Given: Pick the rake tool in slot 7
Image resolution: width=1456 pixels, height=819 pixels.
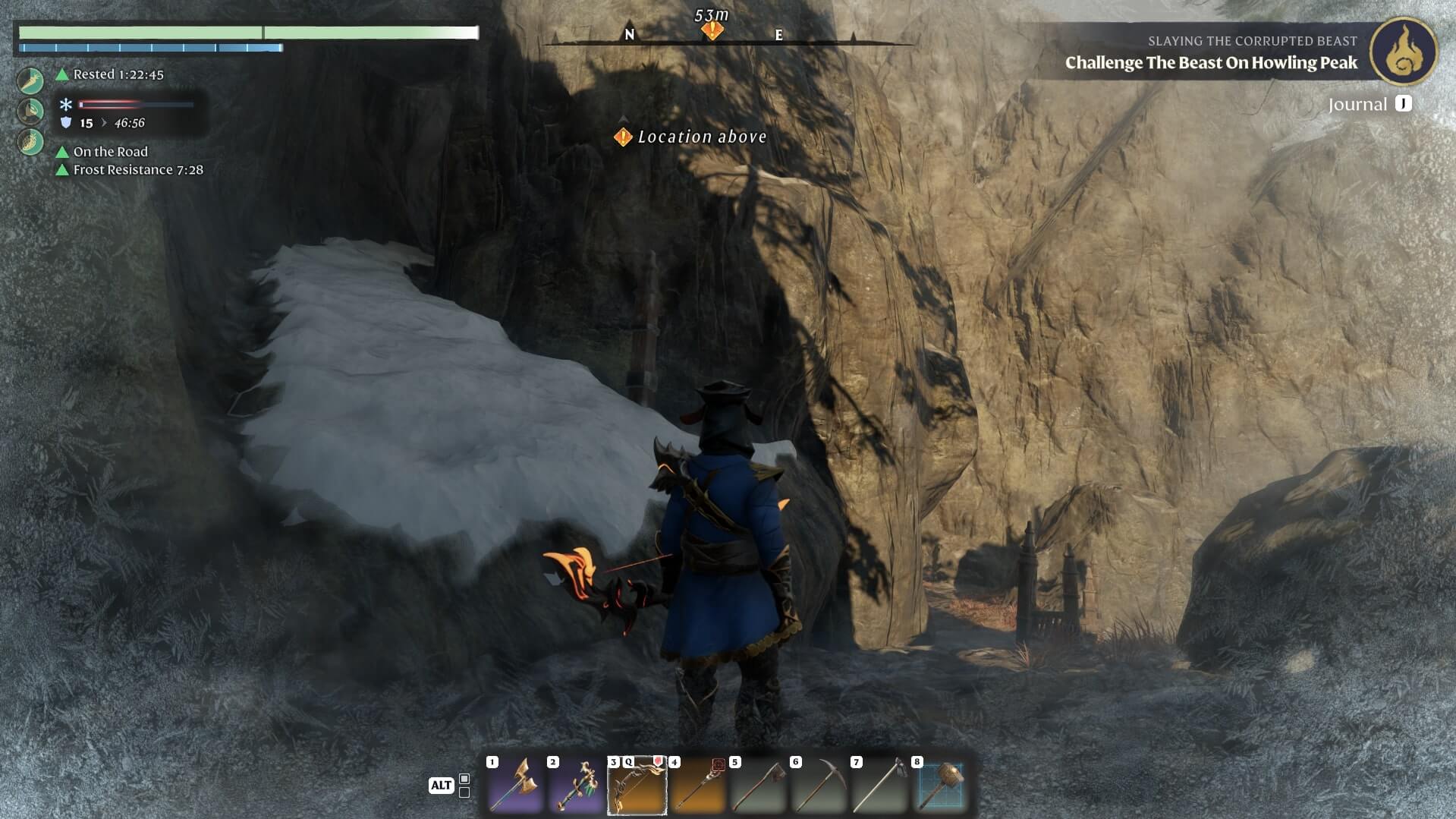Looking at the screenshot, I should click(x=879, y=785).
